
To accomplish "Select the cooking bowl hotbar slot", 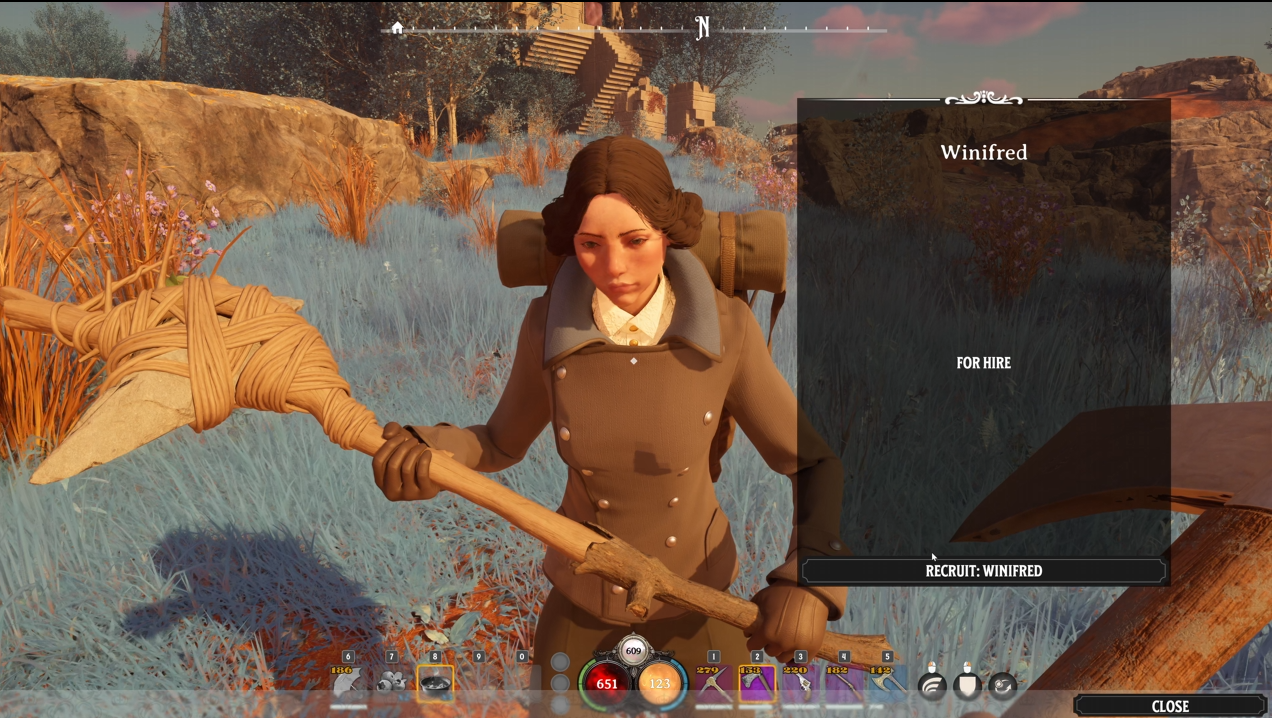I will [435, 683].
